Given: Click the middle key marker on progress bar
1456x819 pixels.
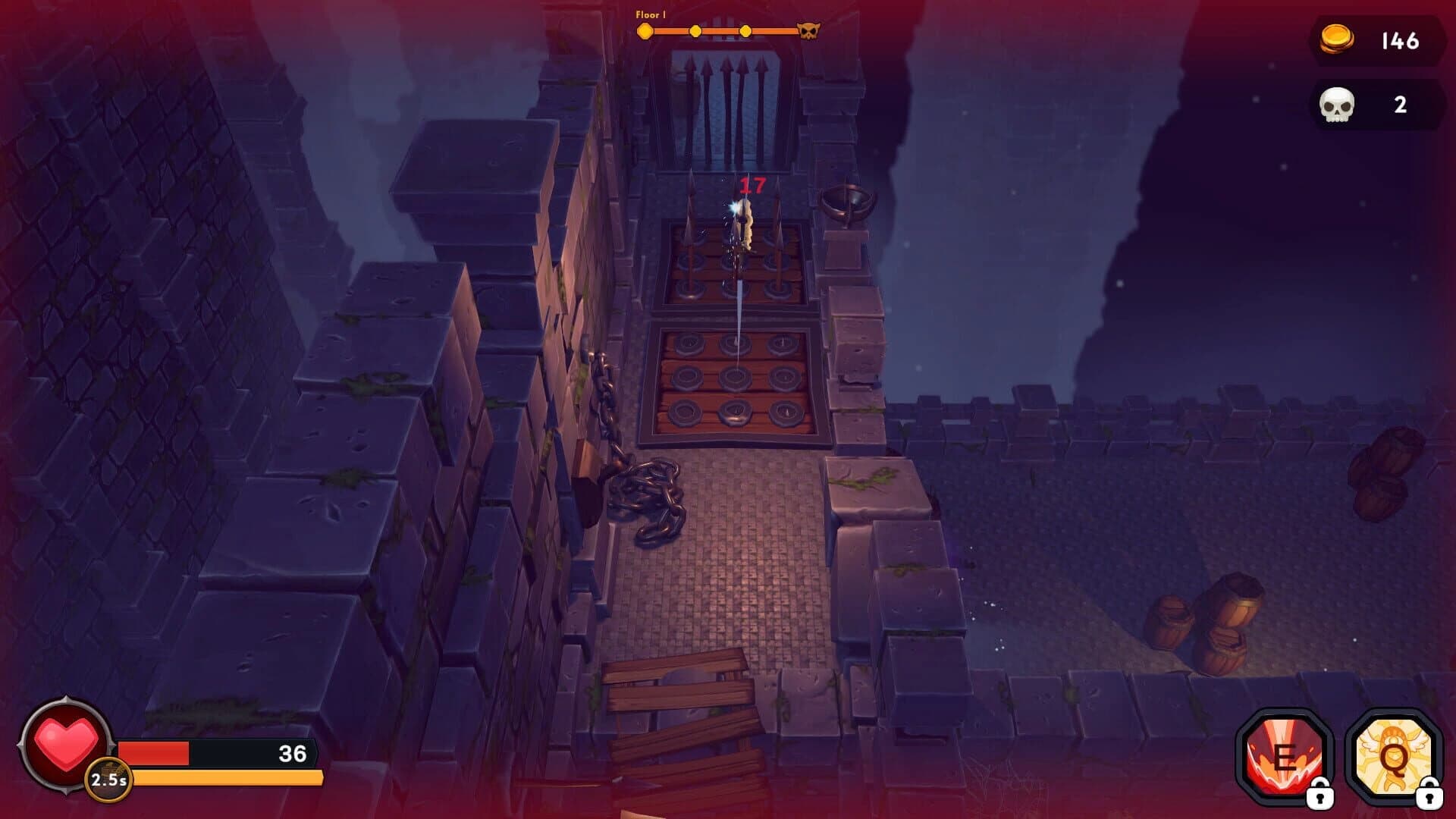Looking at the screenshot, I should click(694, 31).
